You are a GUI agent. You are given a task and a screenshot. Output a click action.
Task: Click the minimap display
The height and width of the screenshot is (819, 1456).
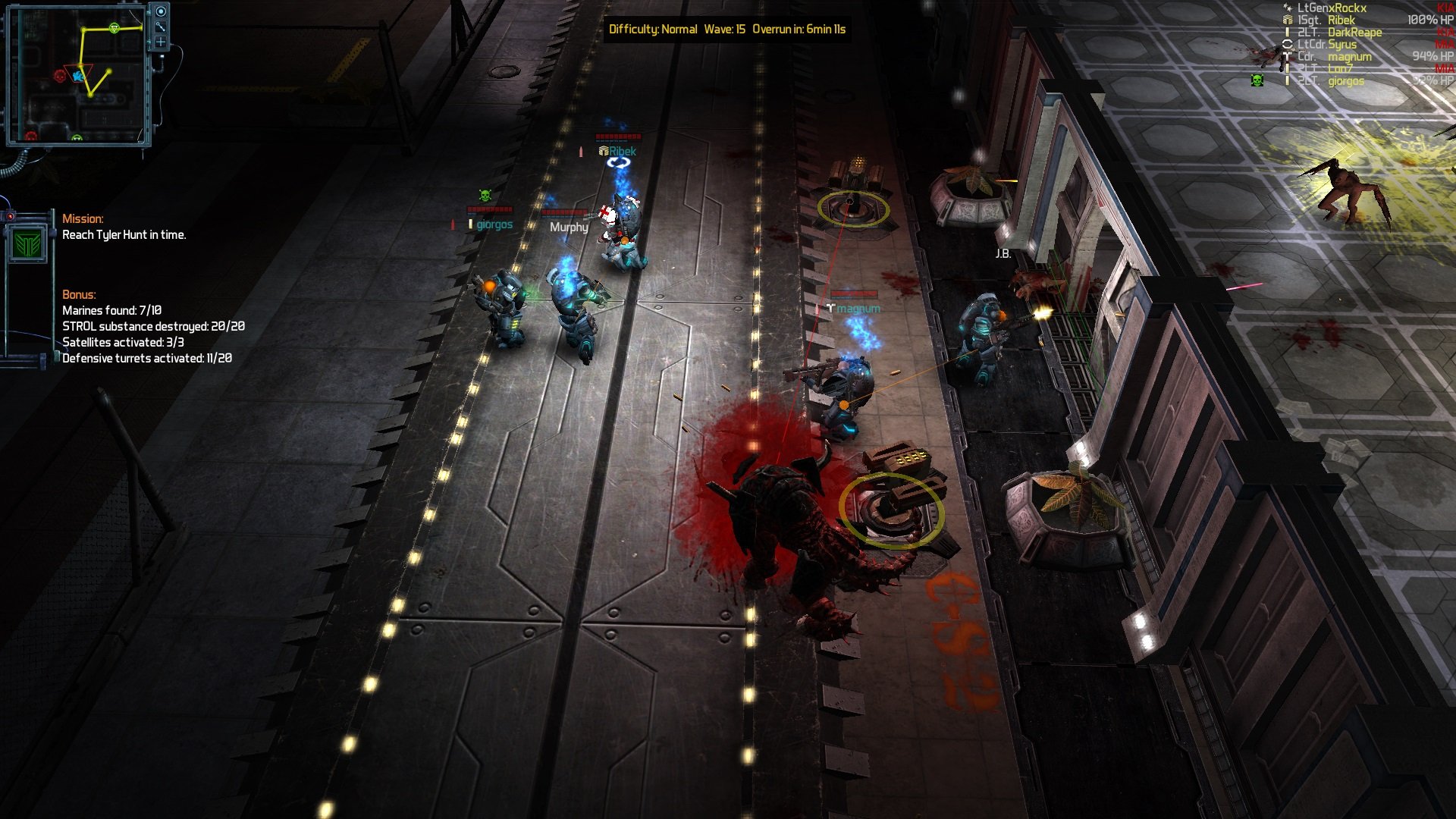click(x=76, y=76)
